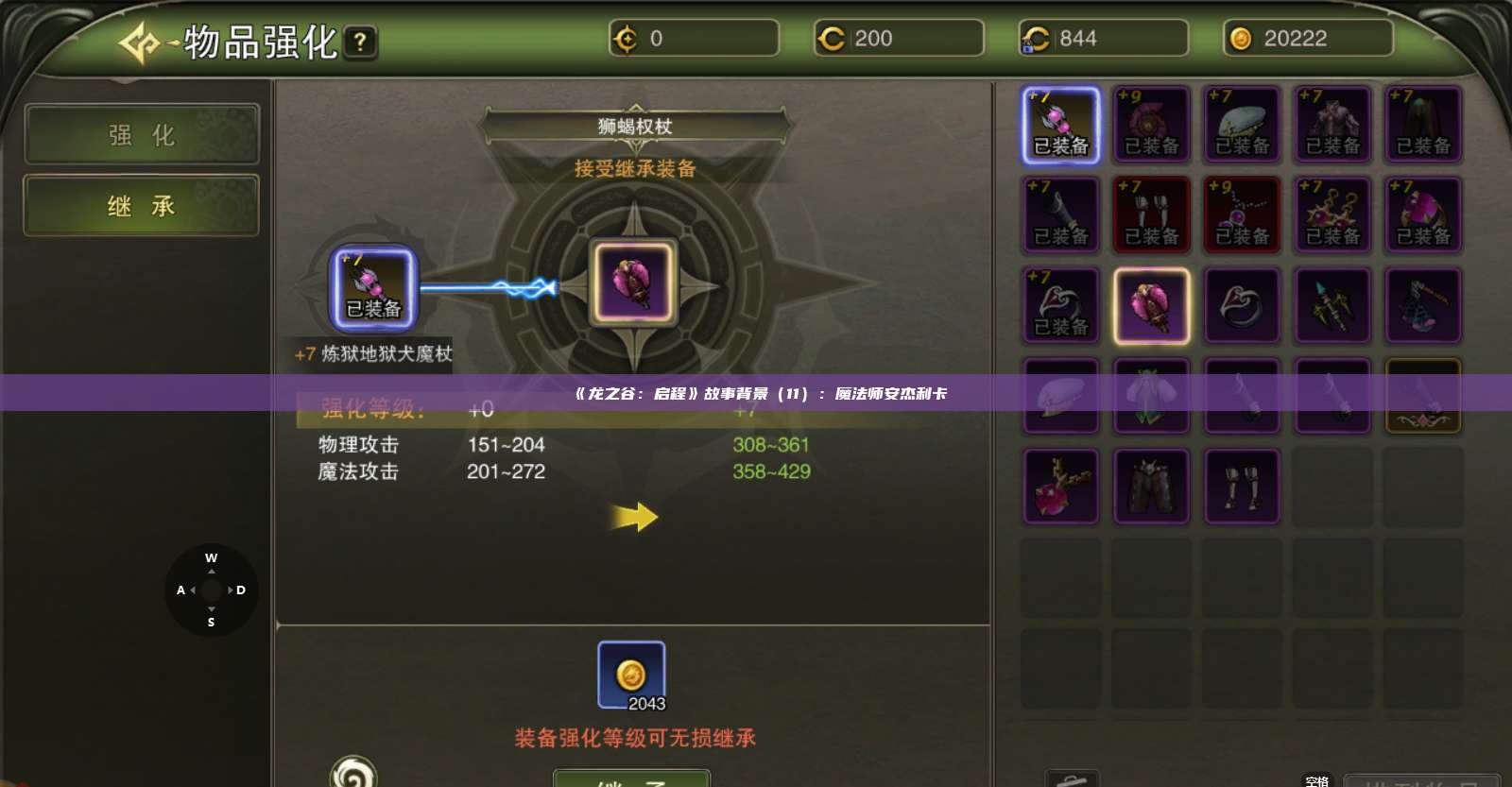Select the +9 已装备 helmet item

[x=1151, y=125]
